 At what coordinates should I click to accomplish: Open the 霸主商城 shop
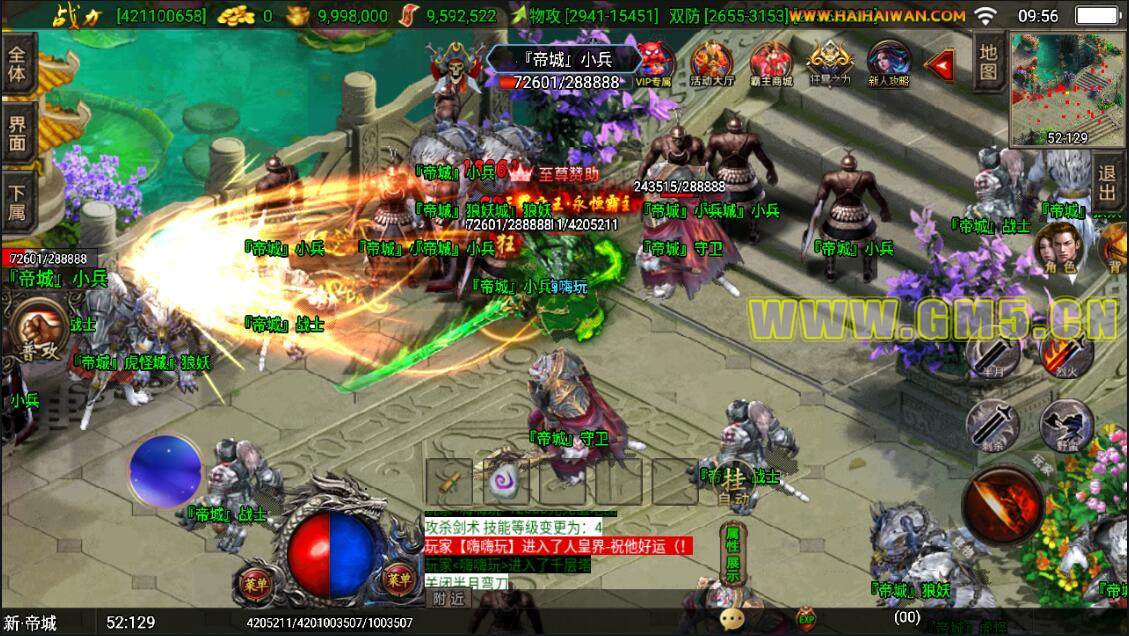[771, 63]
